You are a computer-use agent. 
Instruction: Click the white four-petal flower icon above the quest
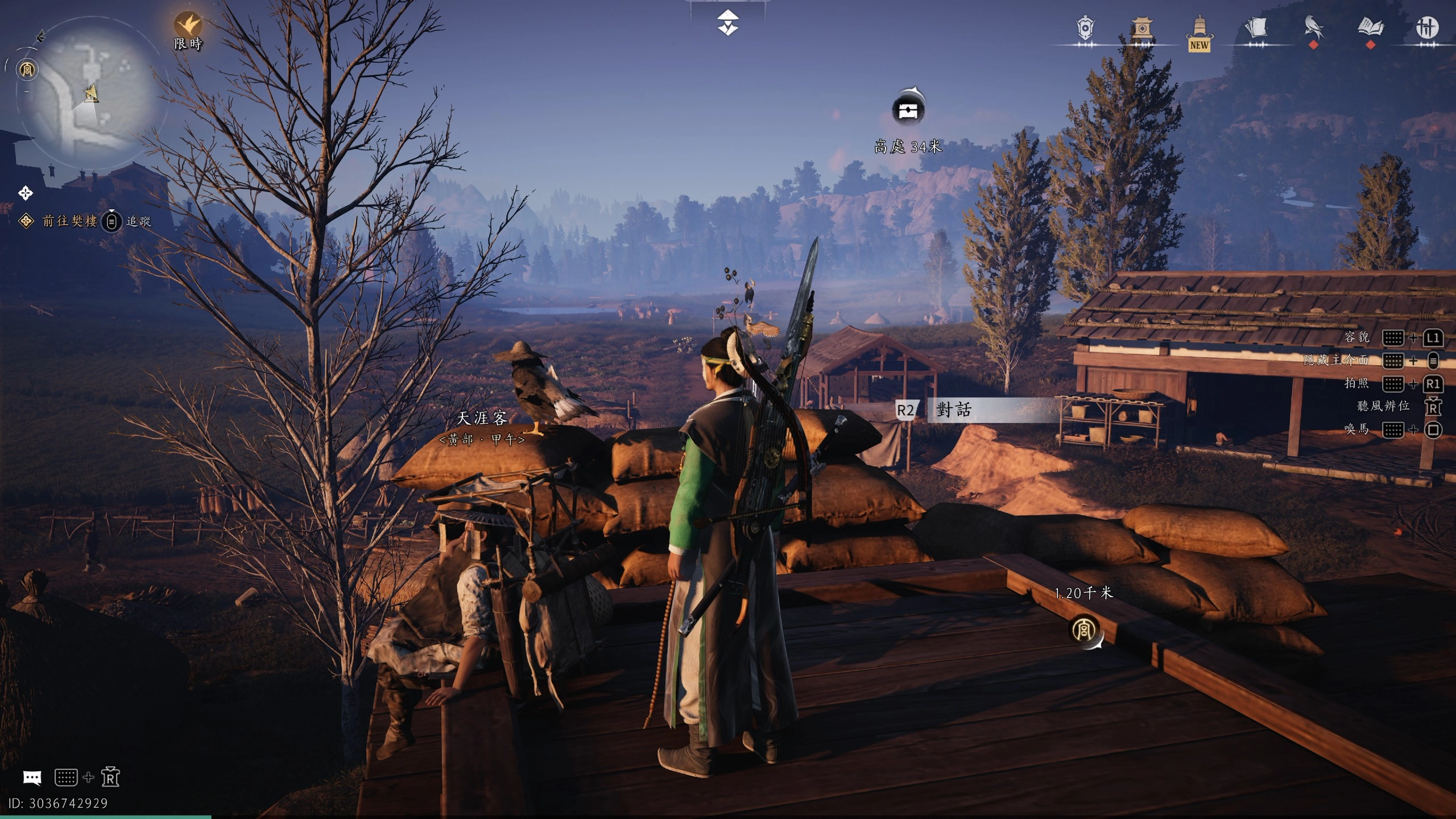[26, 193]
